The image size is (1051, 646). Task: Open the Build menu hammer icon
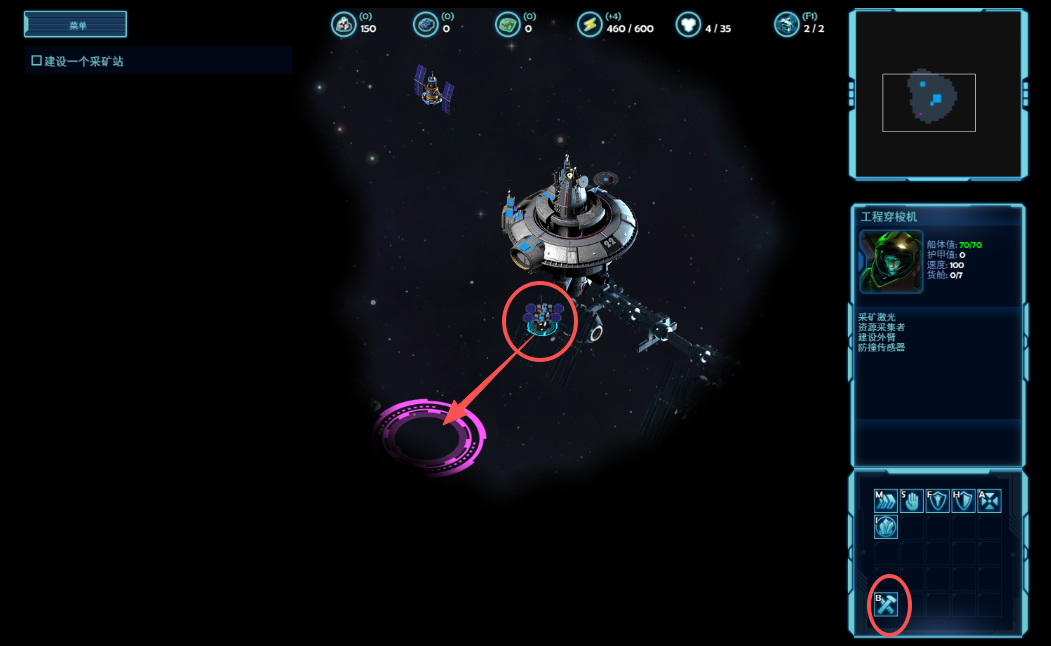point(886,604)
